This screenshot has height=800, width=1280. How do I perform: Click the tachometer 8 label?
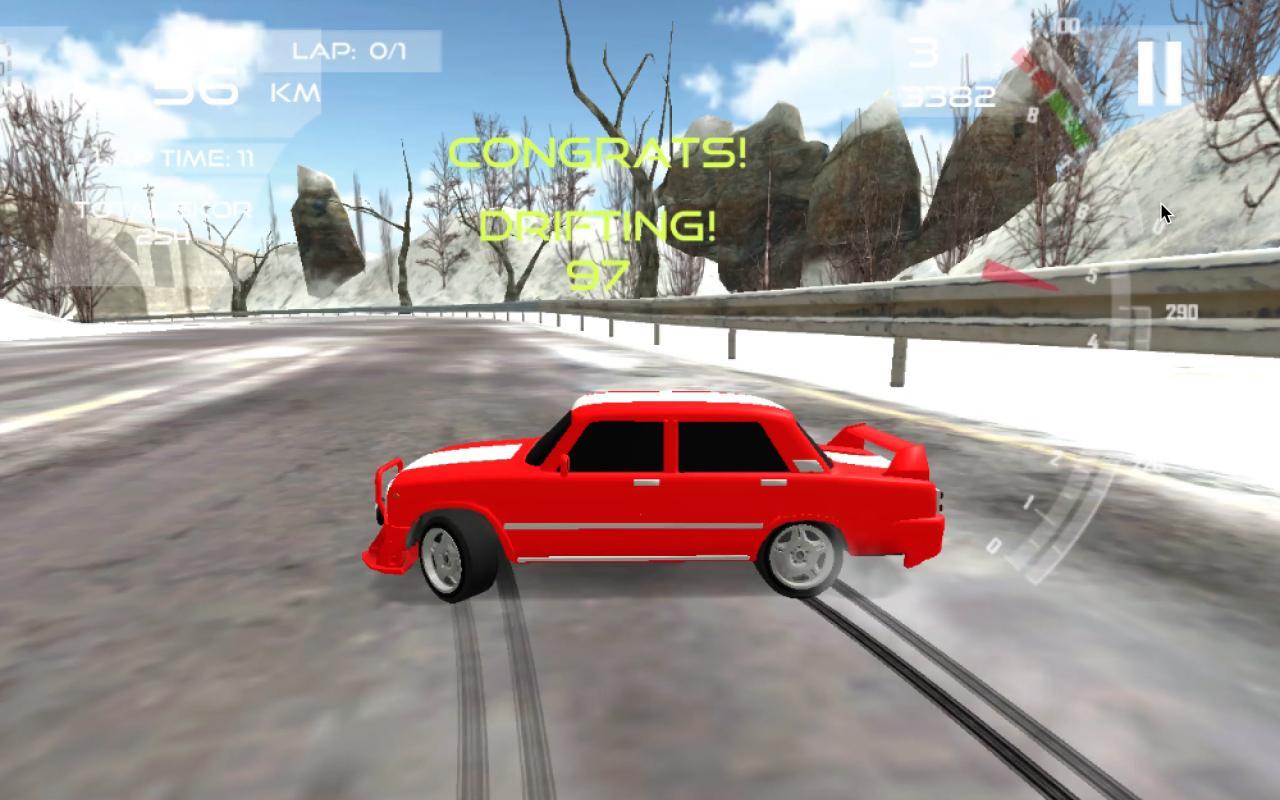pyautogui.click(x=1031, y=114)
